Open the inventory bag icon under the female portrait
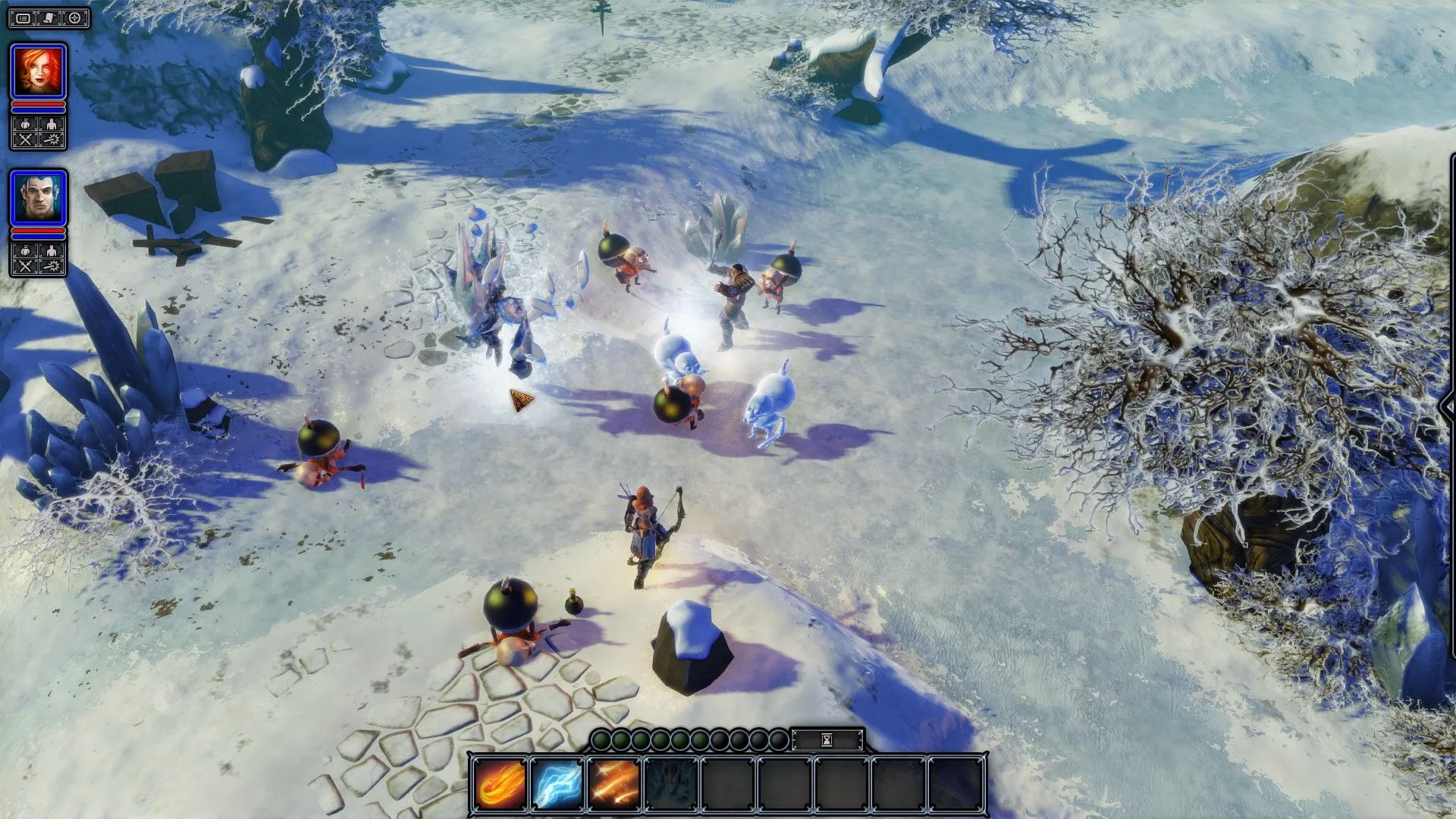The width and height of the screenshot is (1456, 819). 24,123
